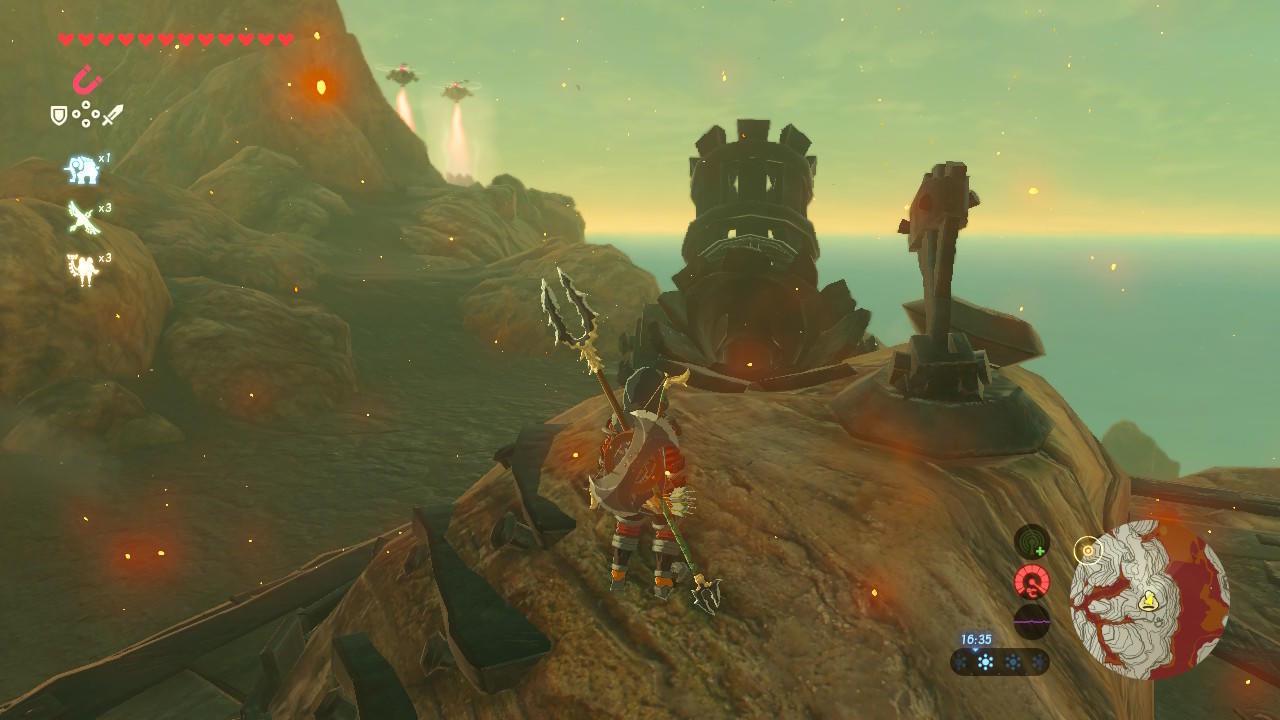Open the circular minimap
The width and height of the screenshot is (1280, 720).
[x=1149, y=599]
